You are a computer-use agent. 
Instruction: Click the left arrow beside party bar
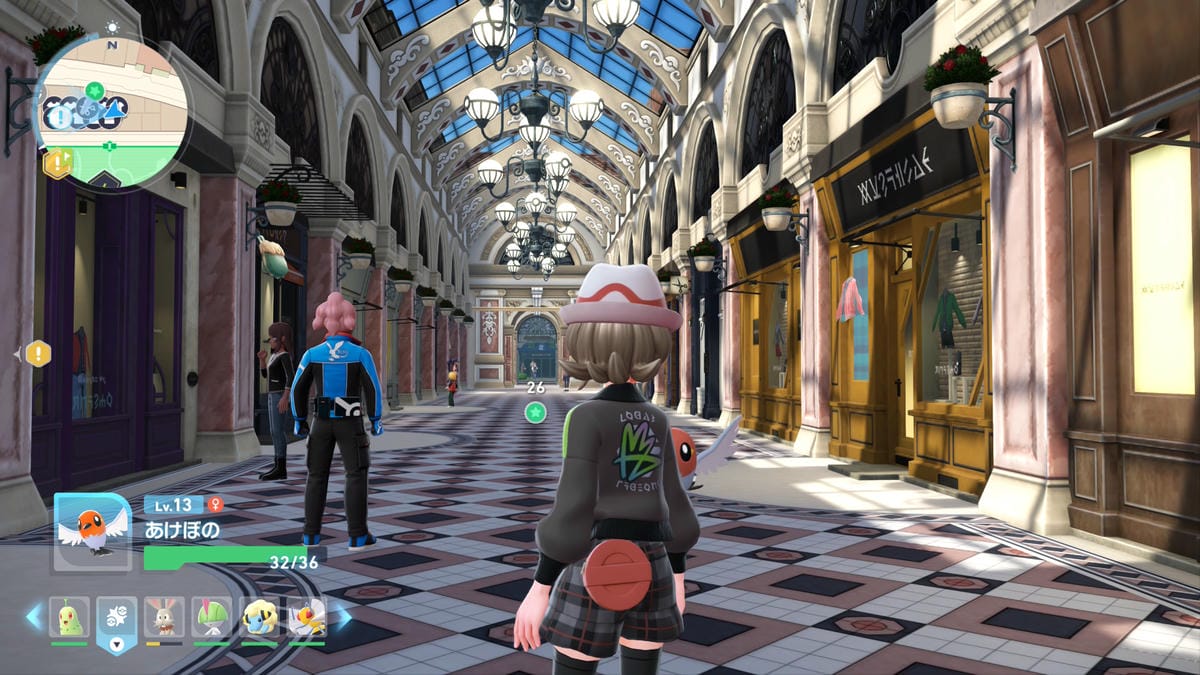tap(35, 617)
